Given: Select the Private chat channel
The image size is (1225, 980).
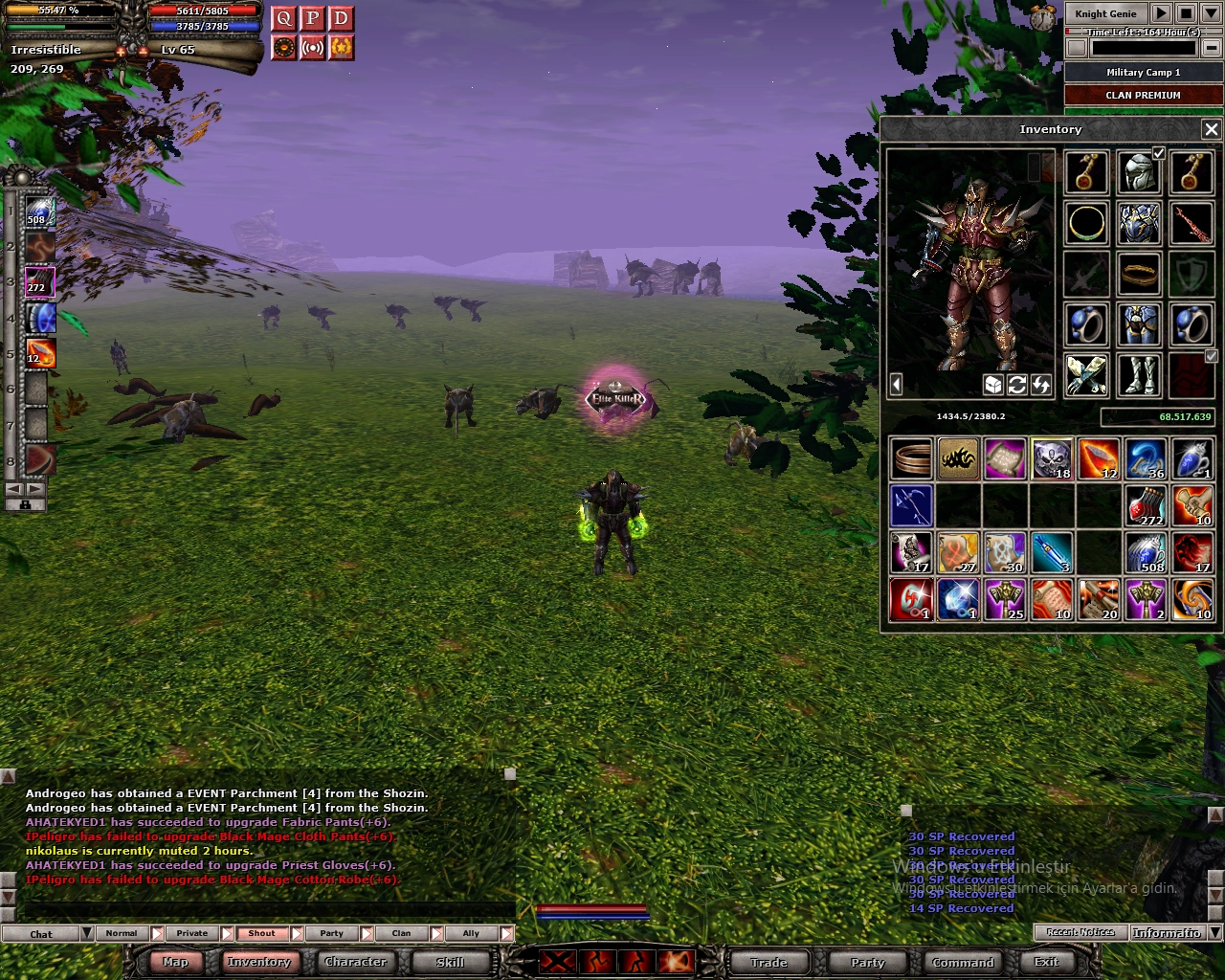Looking at the screenshot, I should (x=191, y=933).
